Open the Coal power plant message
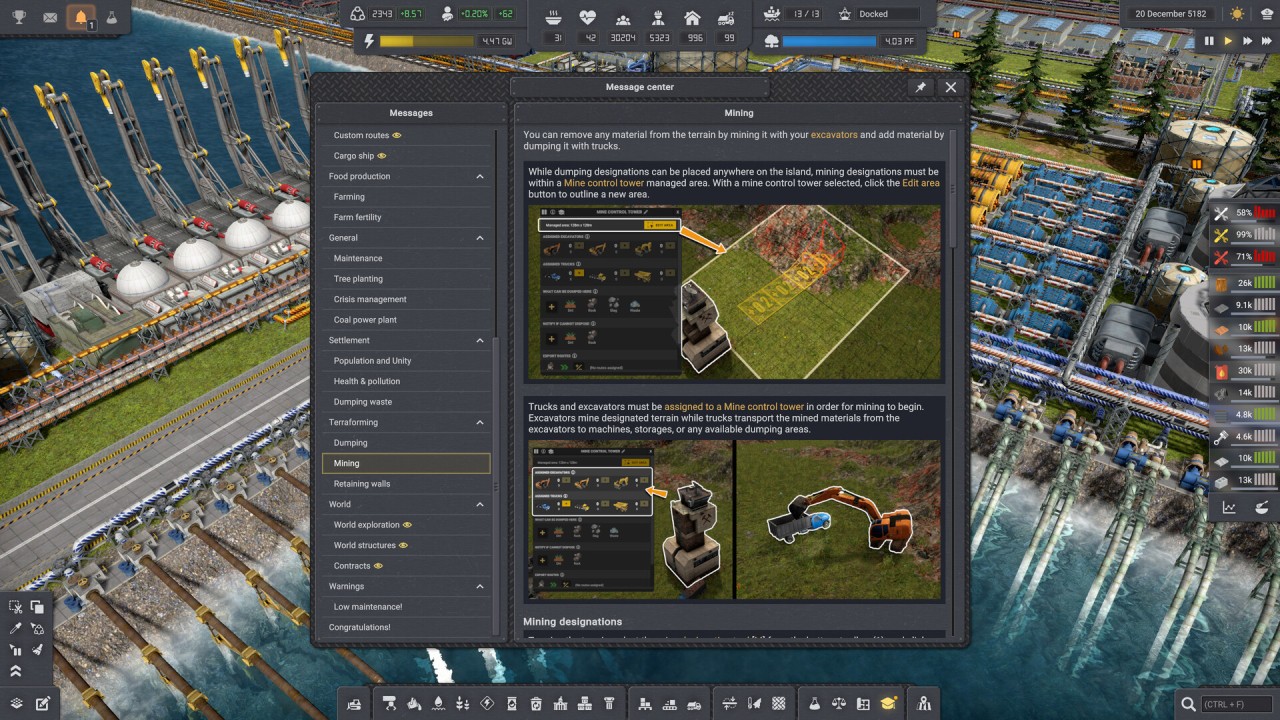Screen dimensions: 1280x720 coord(365,320)
